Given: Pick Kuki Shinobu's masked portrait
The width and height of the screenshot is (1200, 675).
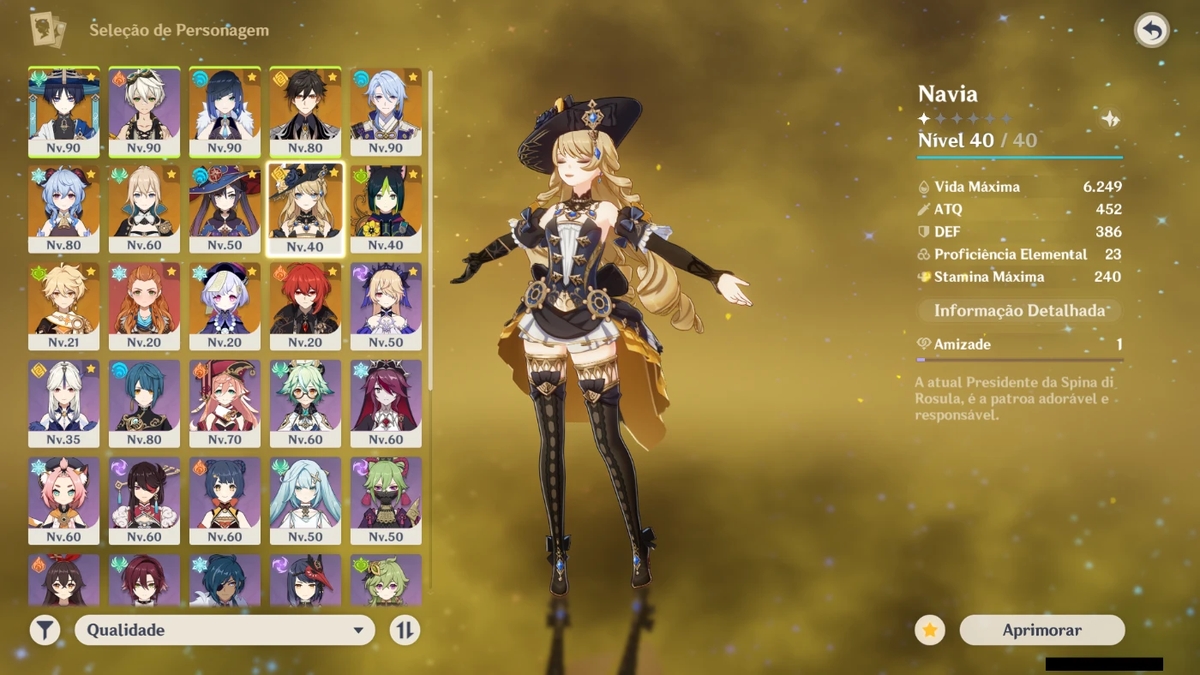Looking at the screenshot, I should [x=386, y=499].
